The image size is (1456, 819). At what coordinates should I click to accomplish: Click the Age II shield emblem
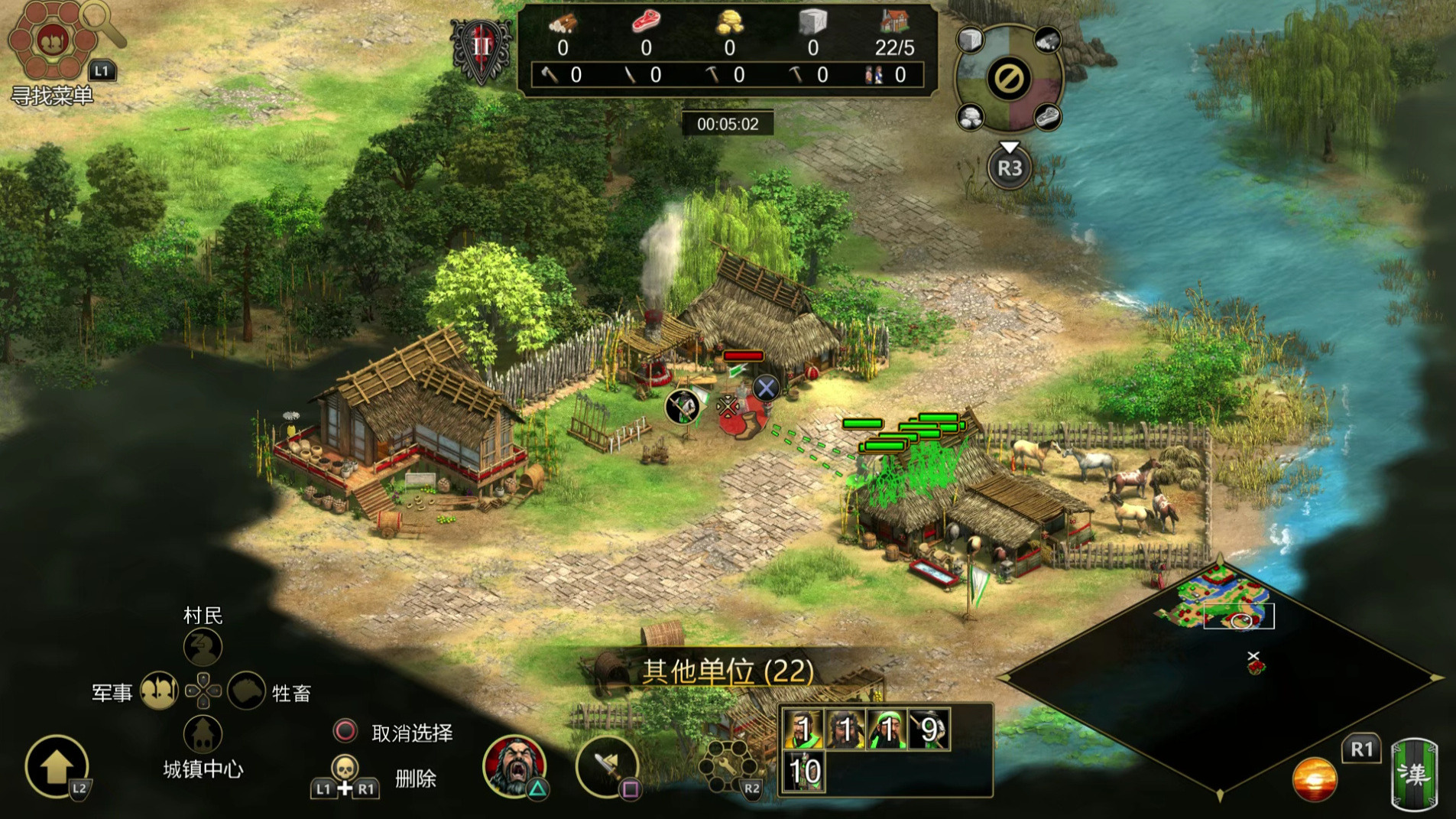click(x=481, y=48)
